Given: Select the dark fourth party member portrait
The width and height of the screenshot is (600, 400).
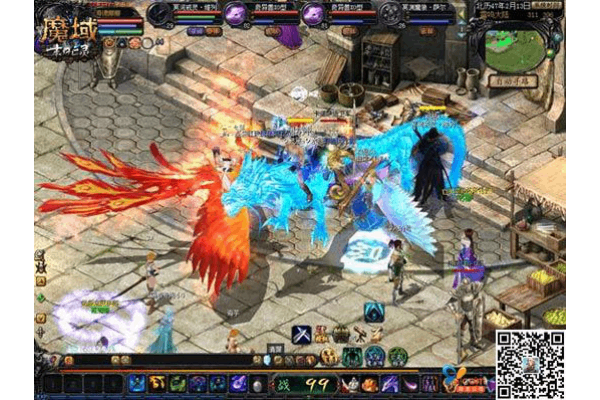Looking at the screenshot, I should tap(390, 13).
